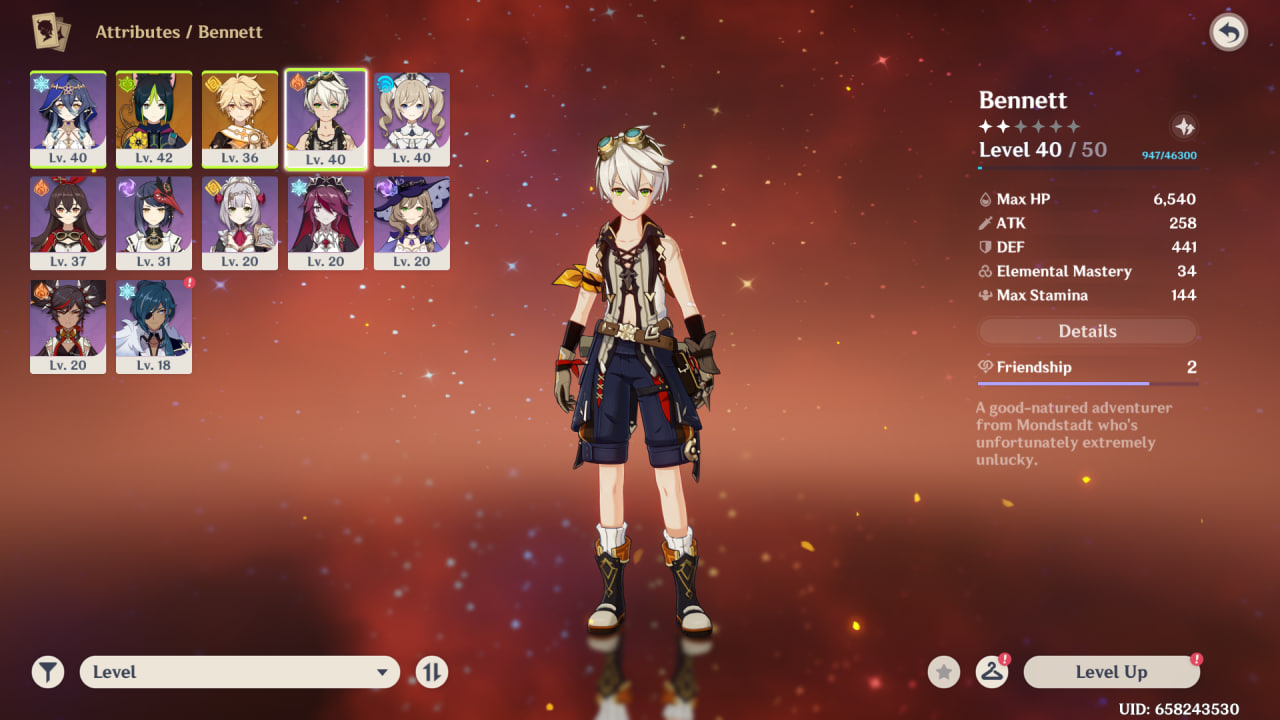Click the four-point star icon beside Bennett's name
The image size is (1280, 720).
click(1184, 127)
